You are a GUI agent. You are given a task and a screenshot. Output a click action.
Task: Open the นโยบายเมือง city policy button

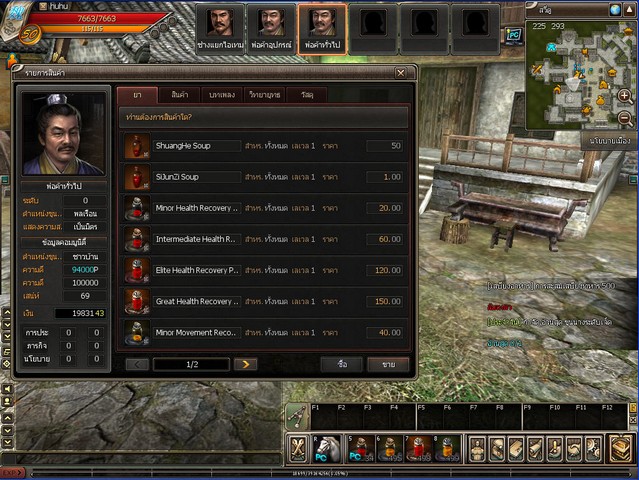pos(608,141)
